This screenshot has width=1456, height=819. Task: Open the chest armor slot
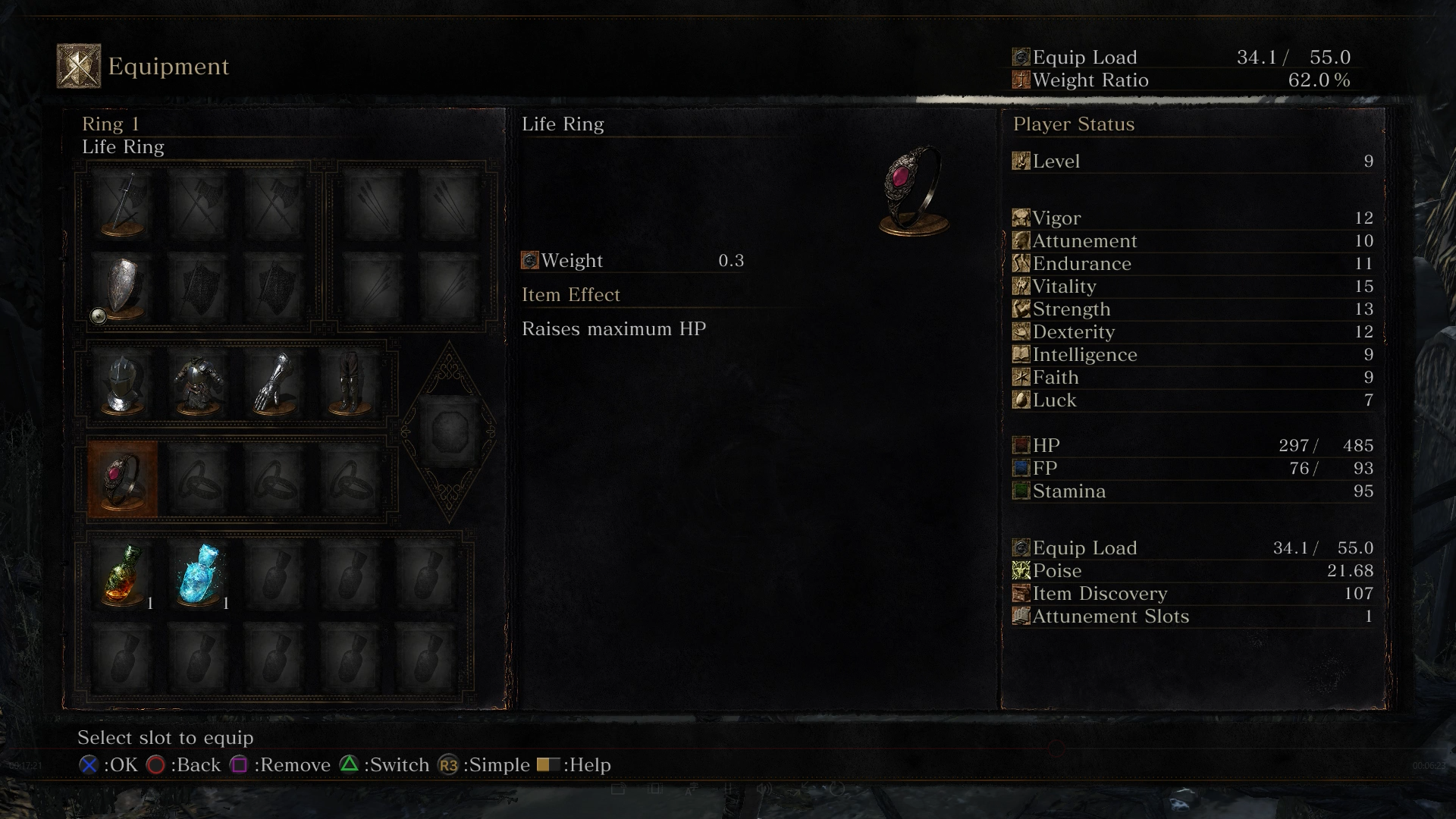click(x=198, y=384)
